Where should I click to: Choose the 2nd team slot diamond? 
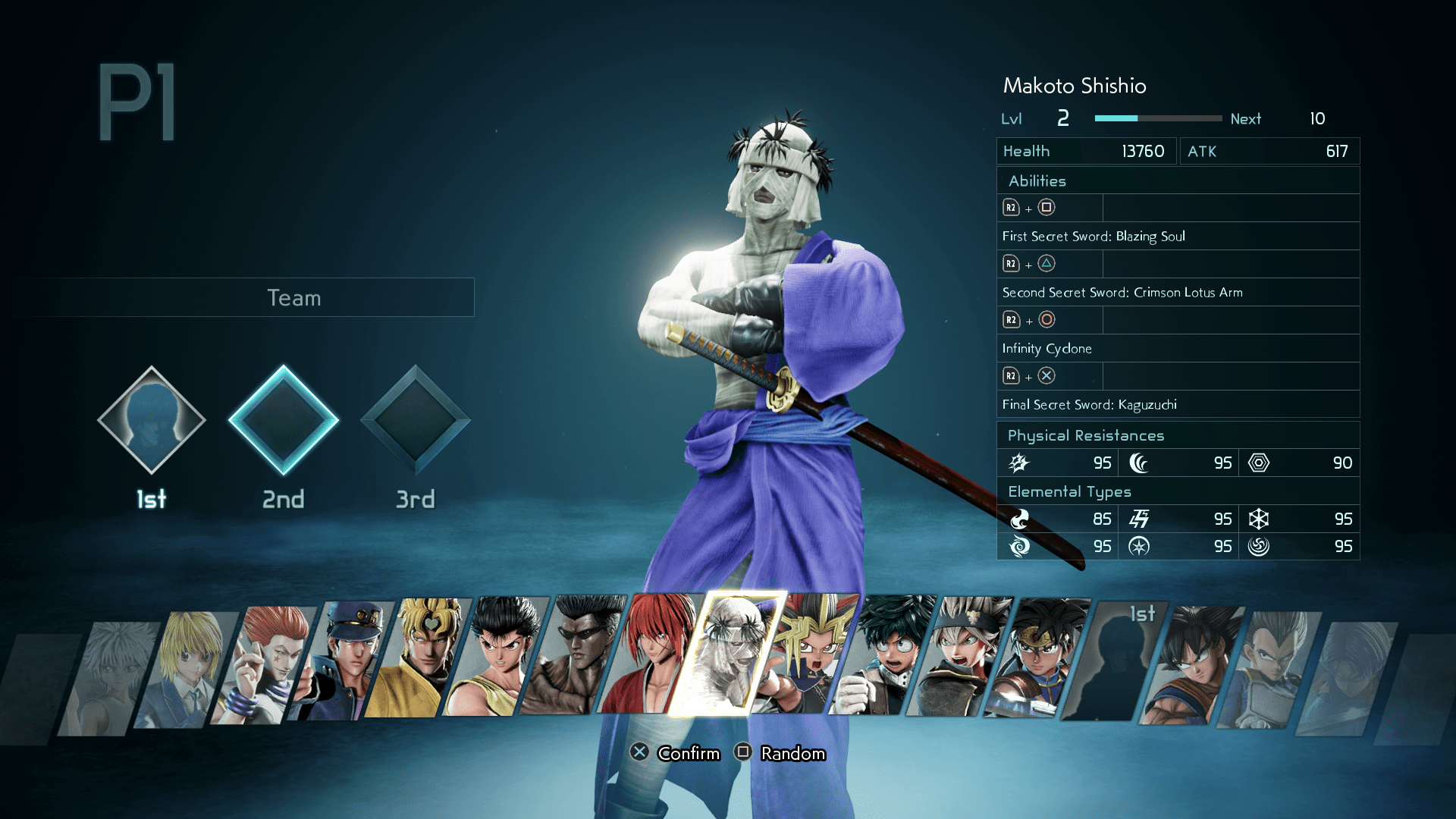[283, 420]
